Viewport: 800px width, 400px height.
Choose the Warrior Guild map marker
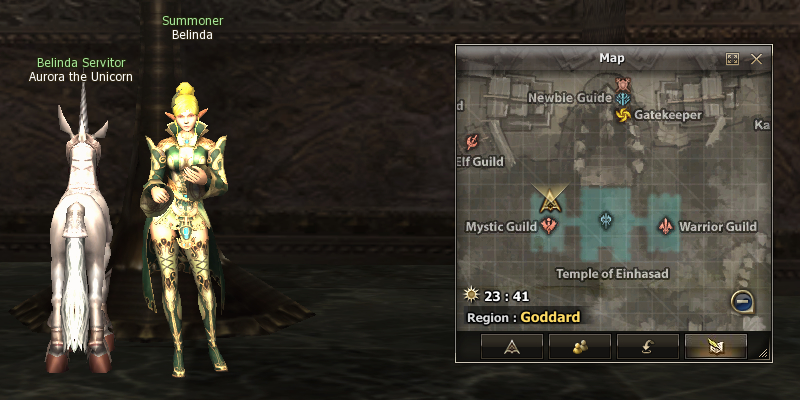tap(665, 226)
